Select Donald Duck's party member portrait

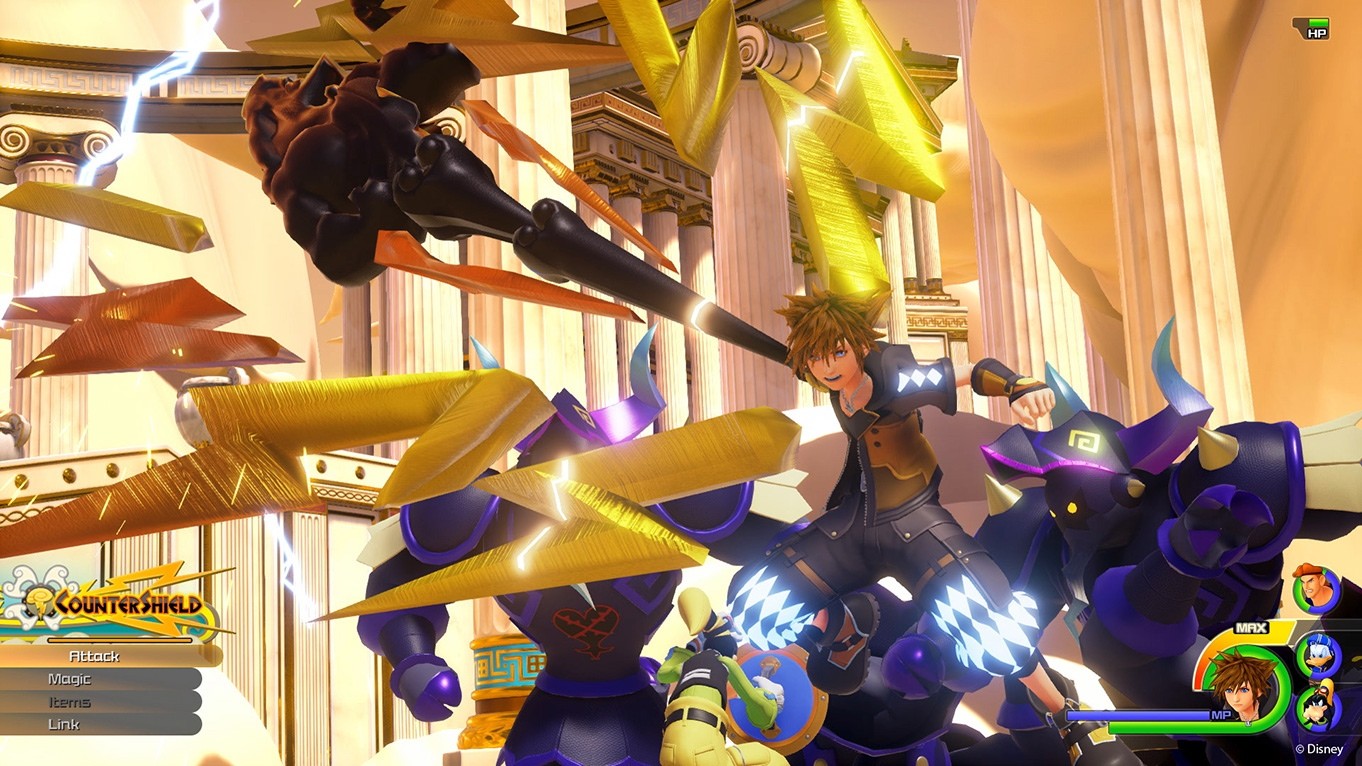1317,657
